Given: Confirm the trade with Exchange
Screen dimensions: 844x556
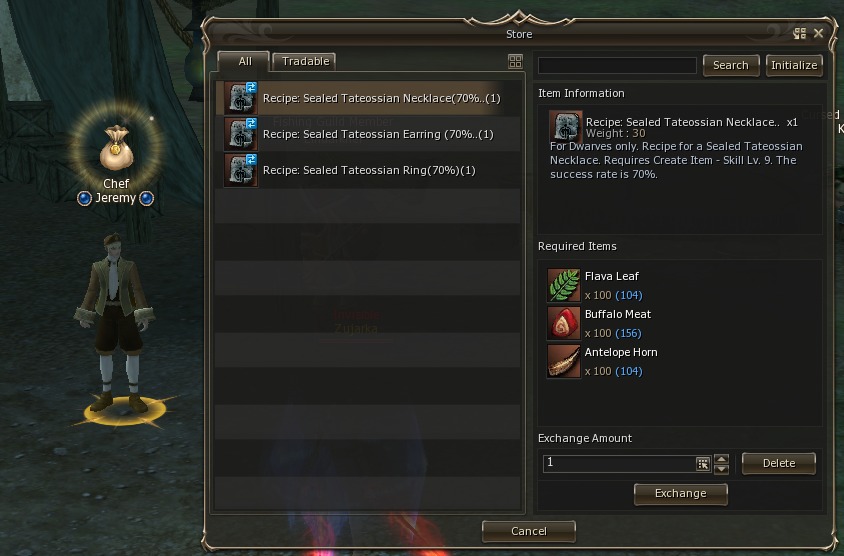Looking at the screenshot, I should 680,493.
